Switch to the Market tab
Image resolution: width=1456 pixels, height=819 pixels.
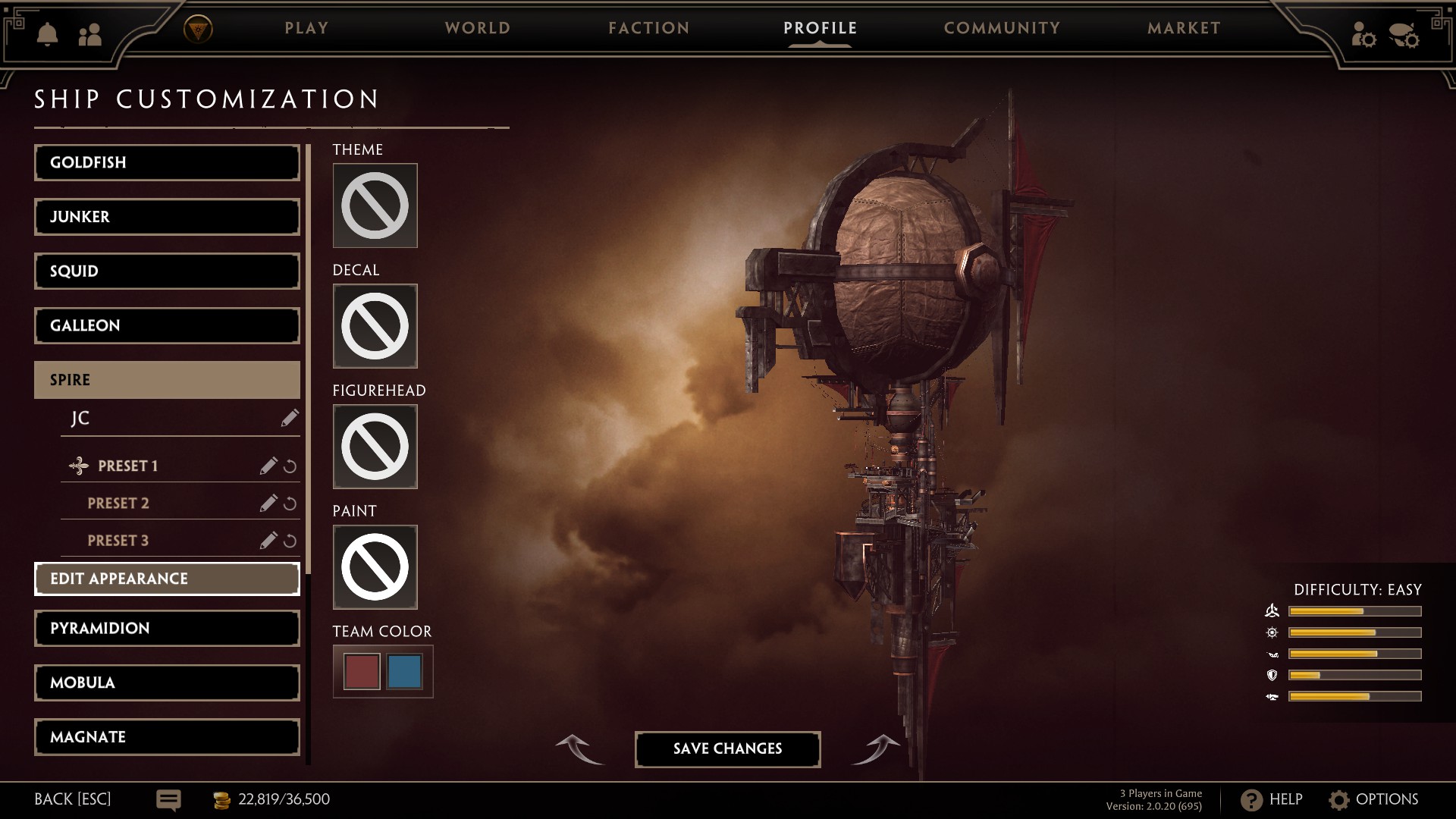click(x=1184, y=28)
